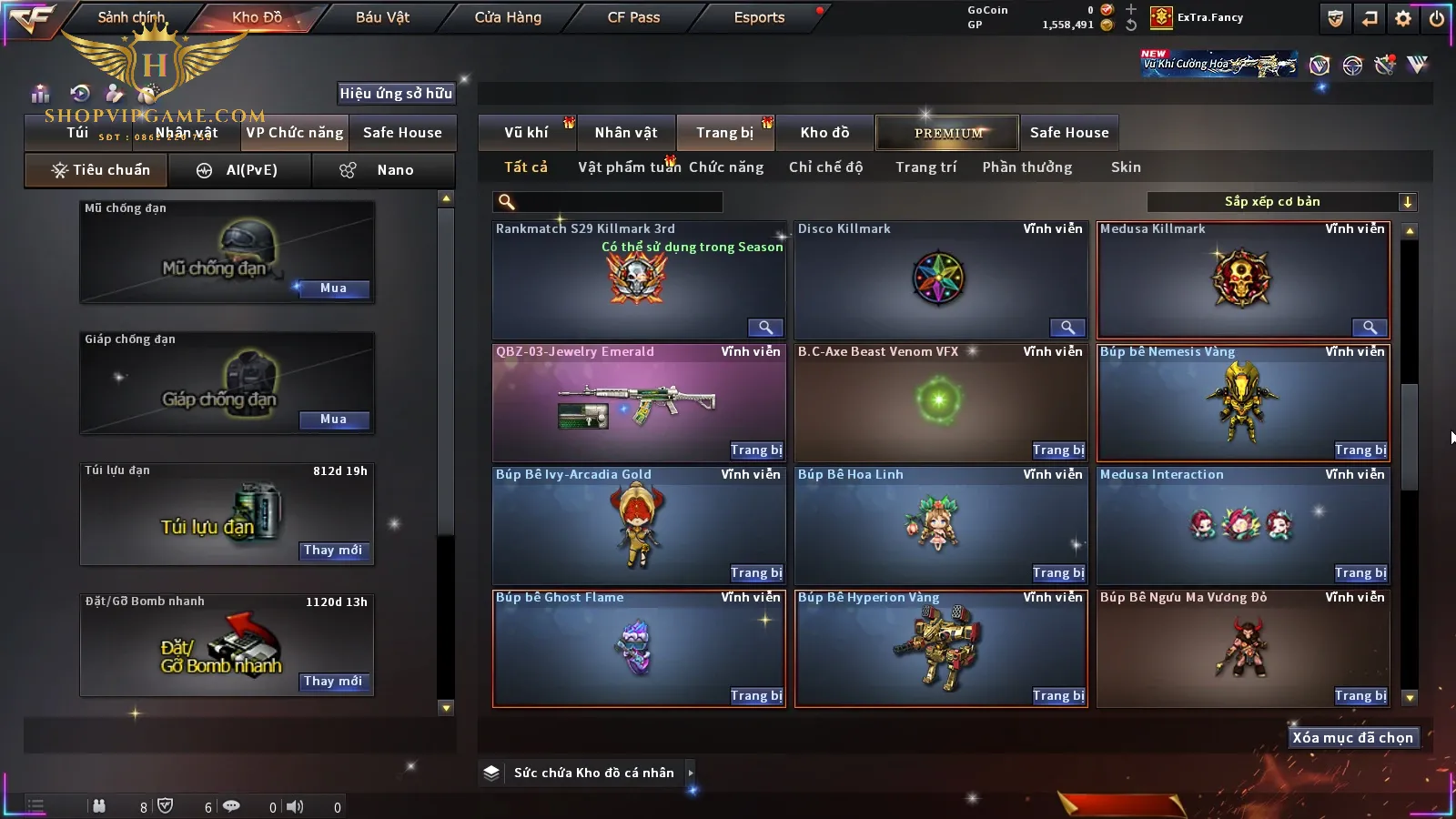Open the Cửa Hàng shop menu
The width and height of the screenshot is (1456, 819).
coord(508,17)
